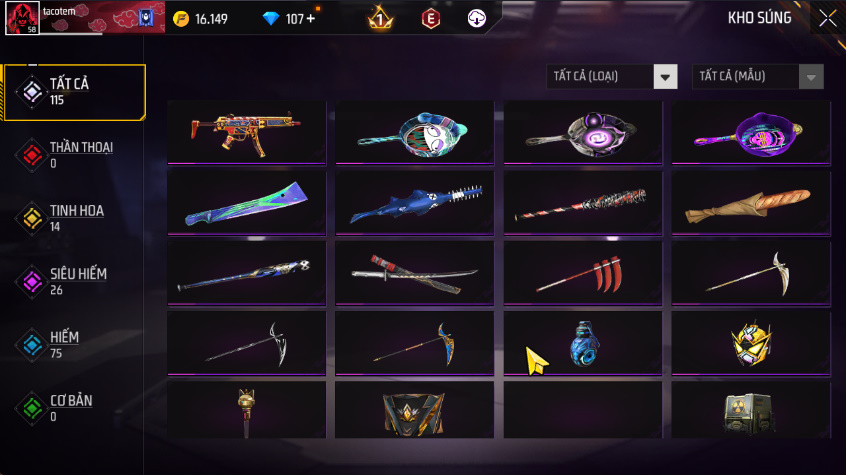Select the red triple-claw weapon skin

tap(582, 273)
